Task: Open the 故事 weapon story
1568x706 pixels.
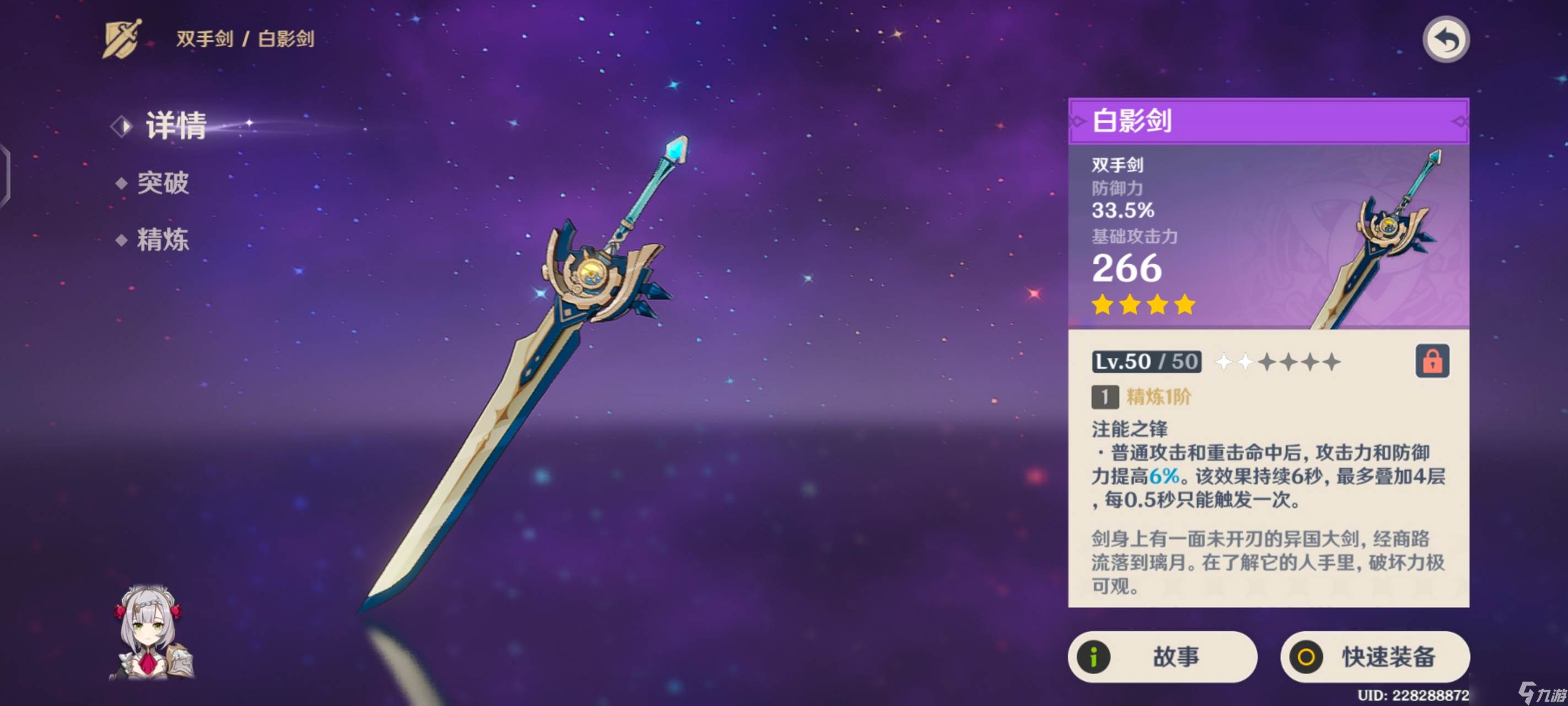Action: click(1162, 657)
